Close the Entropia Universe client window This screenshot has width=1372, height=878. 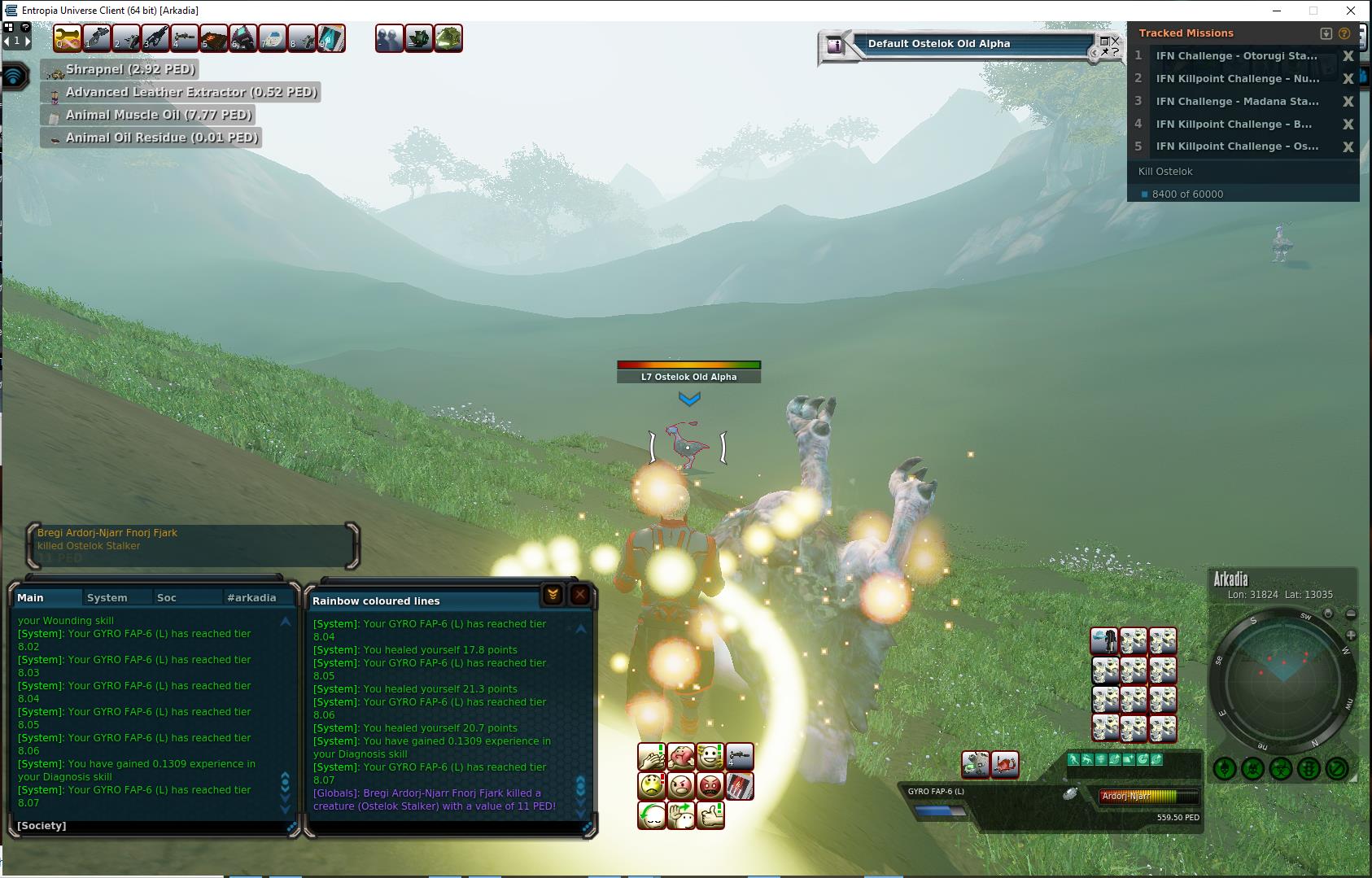(x=1351, y=11)
